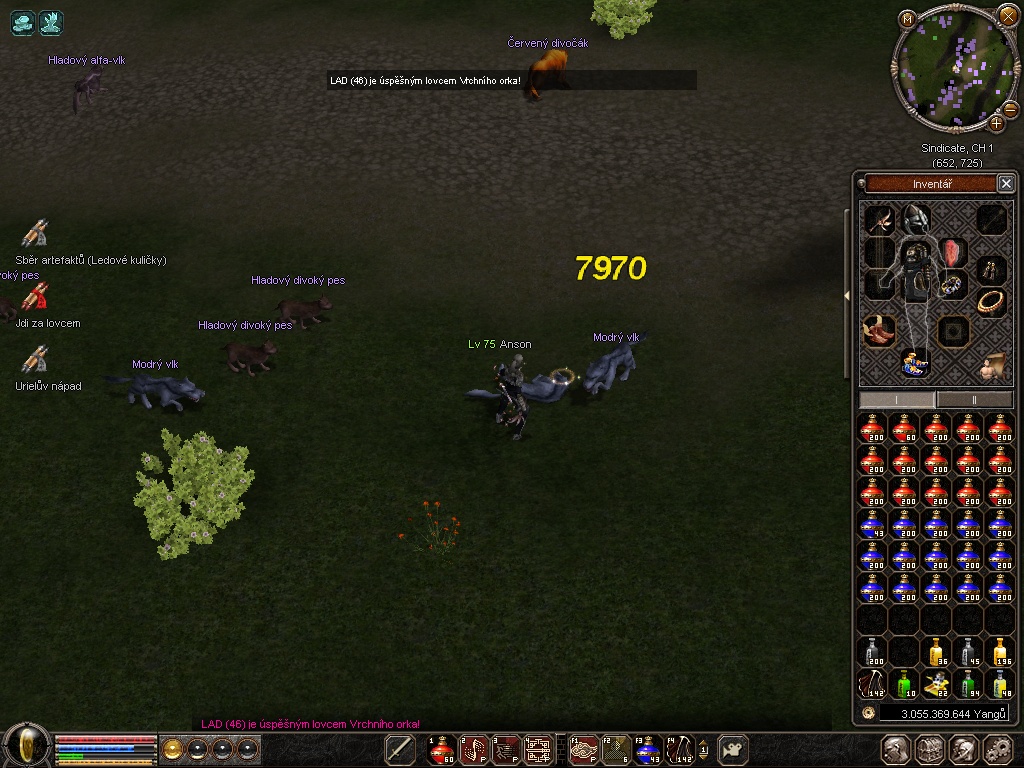This screenshot has height=768, width=1024.
Task: Open the system settings gear button
Action: tap(997, 749)
